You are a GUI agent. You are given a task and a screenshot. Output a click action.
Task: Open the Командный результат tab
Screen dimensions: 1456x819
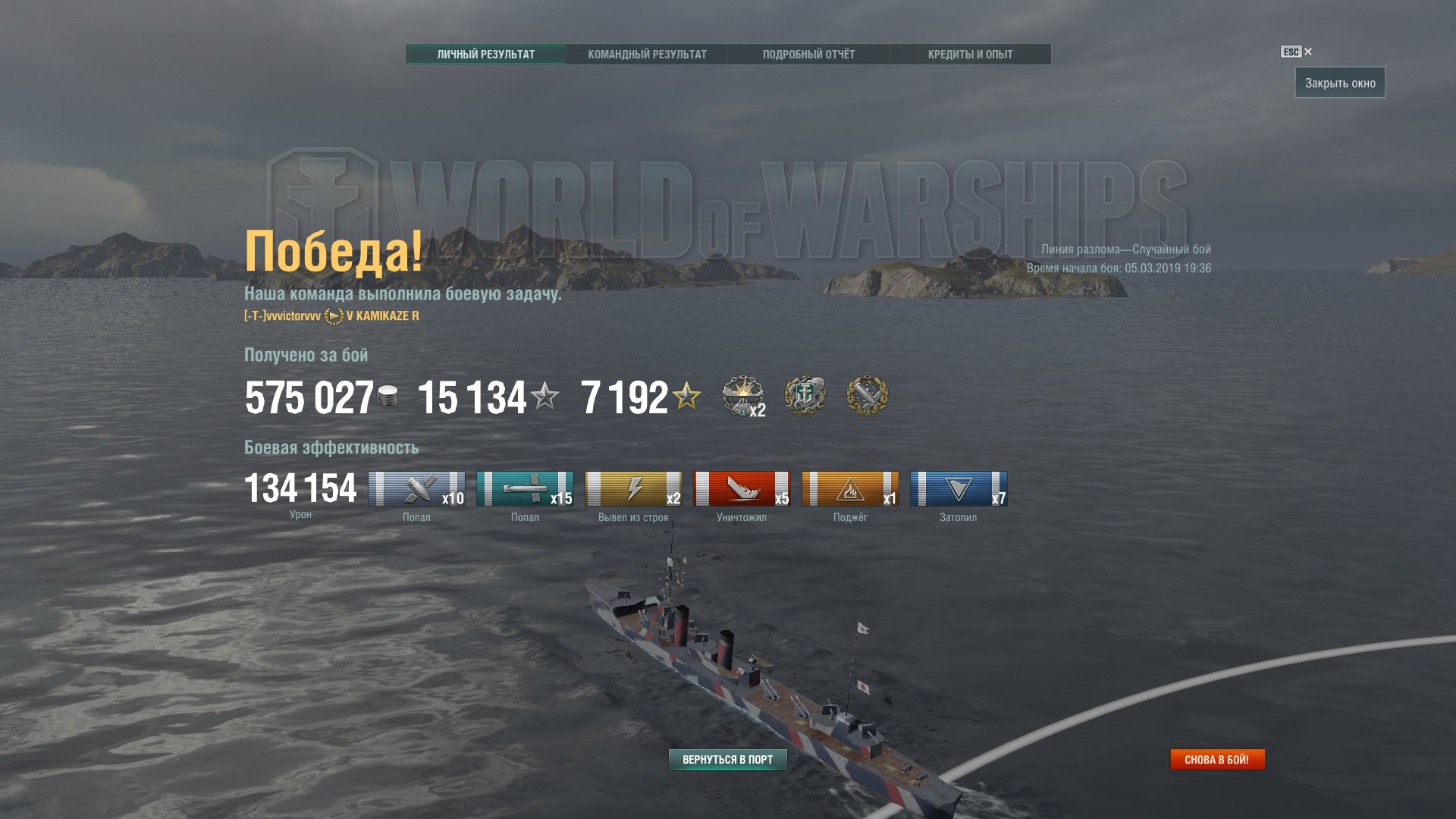coord(647,55)
